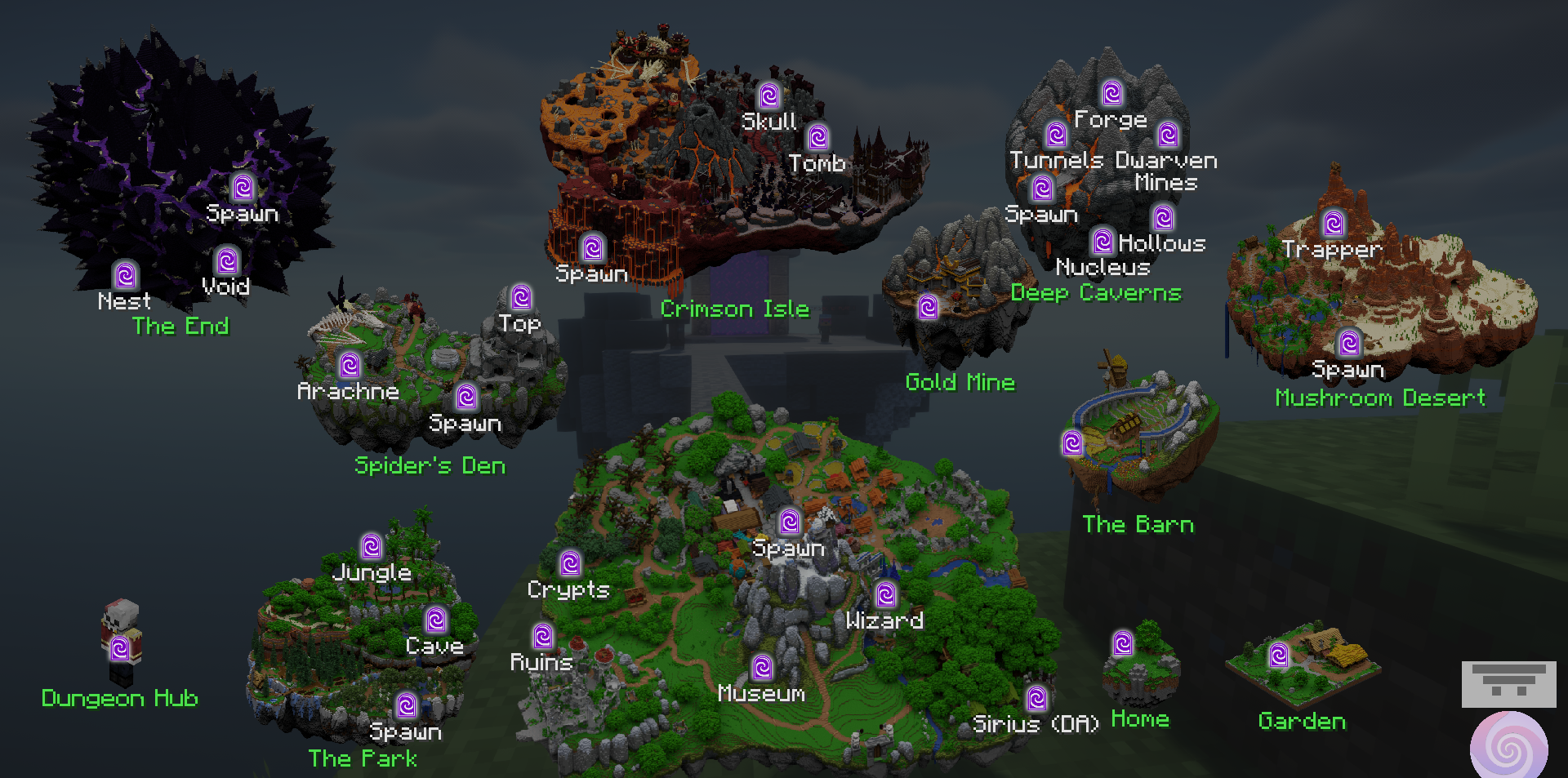
Task: Travel to the Museum warp
Action: pos(763,667)
